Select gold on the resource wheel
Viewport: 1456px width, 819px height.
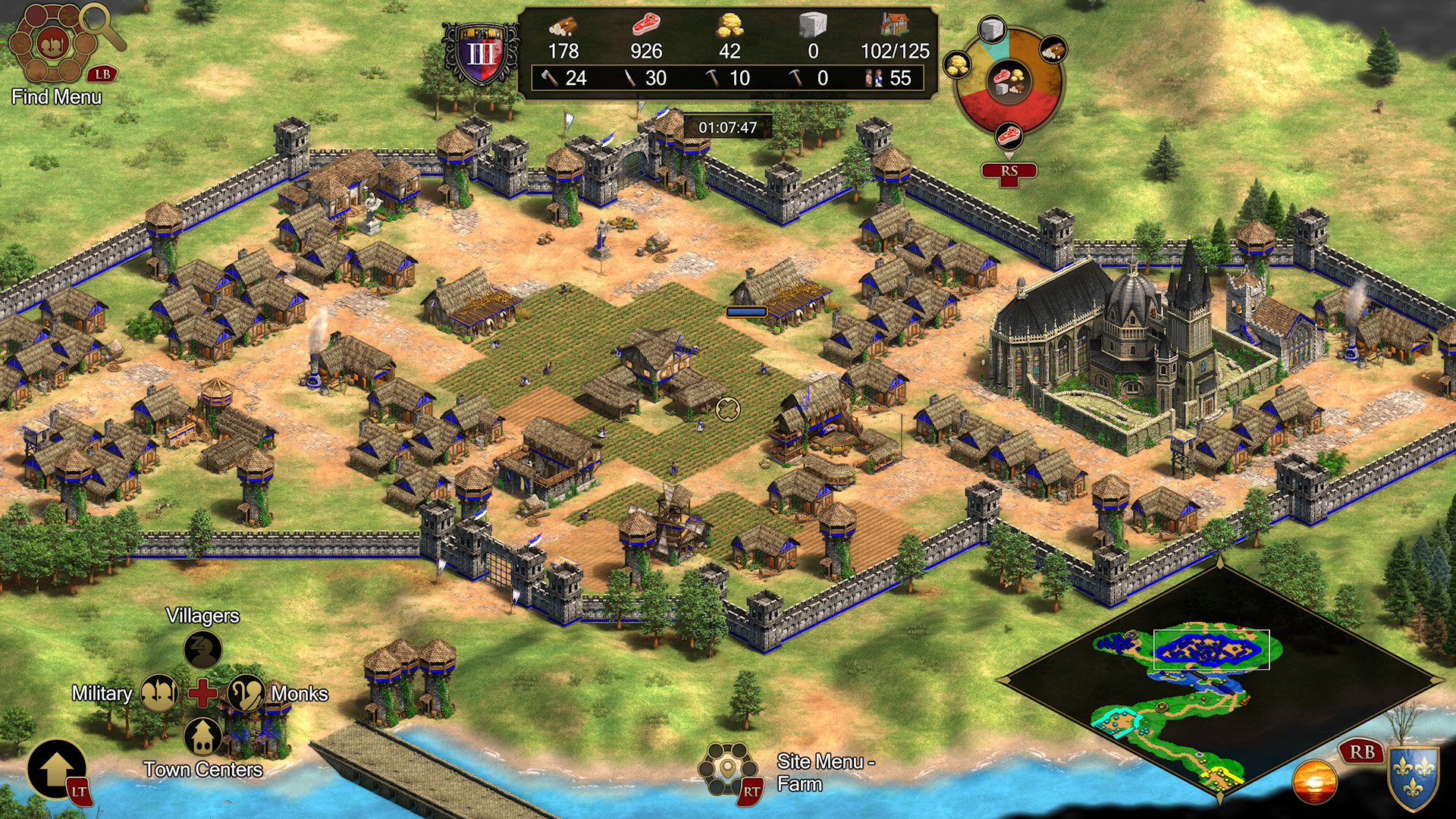[959, 65]
